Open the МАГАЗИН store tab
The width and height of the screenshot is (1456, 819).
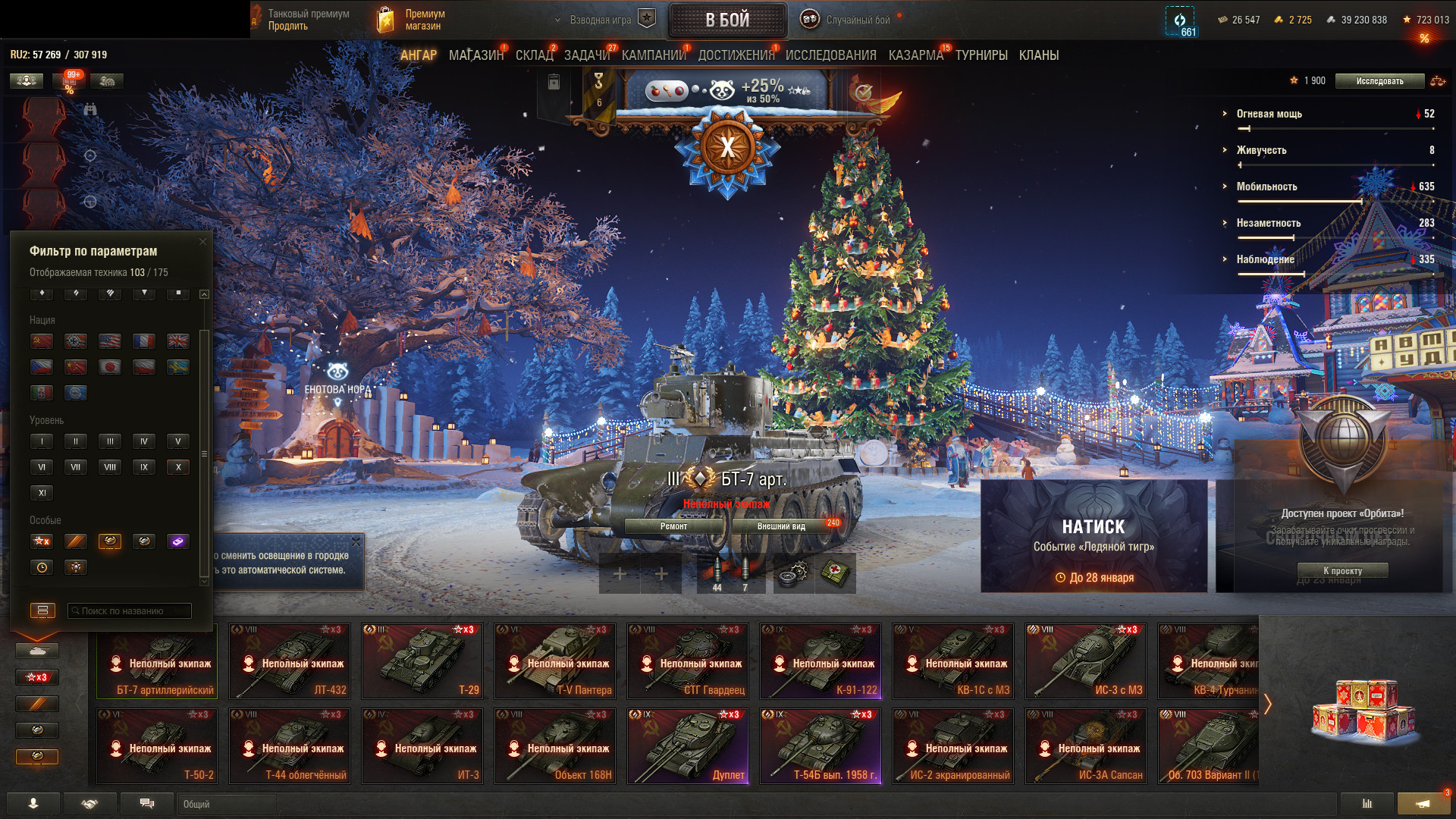click(x=475, y=55)
